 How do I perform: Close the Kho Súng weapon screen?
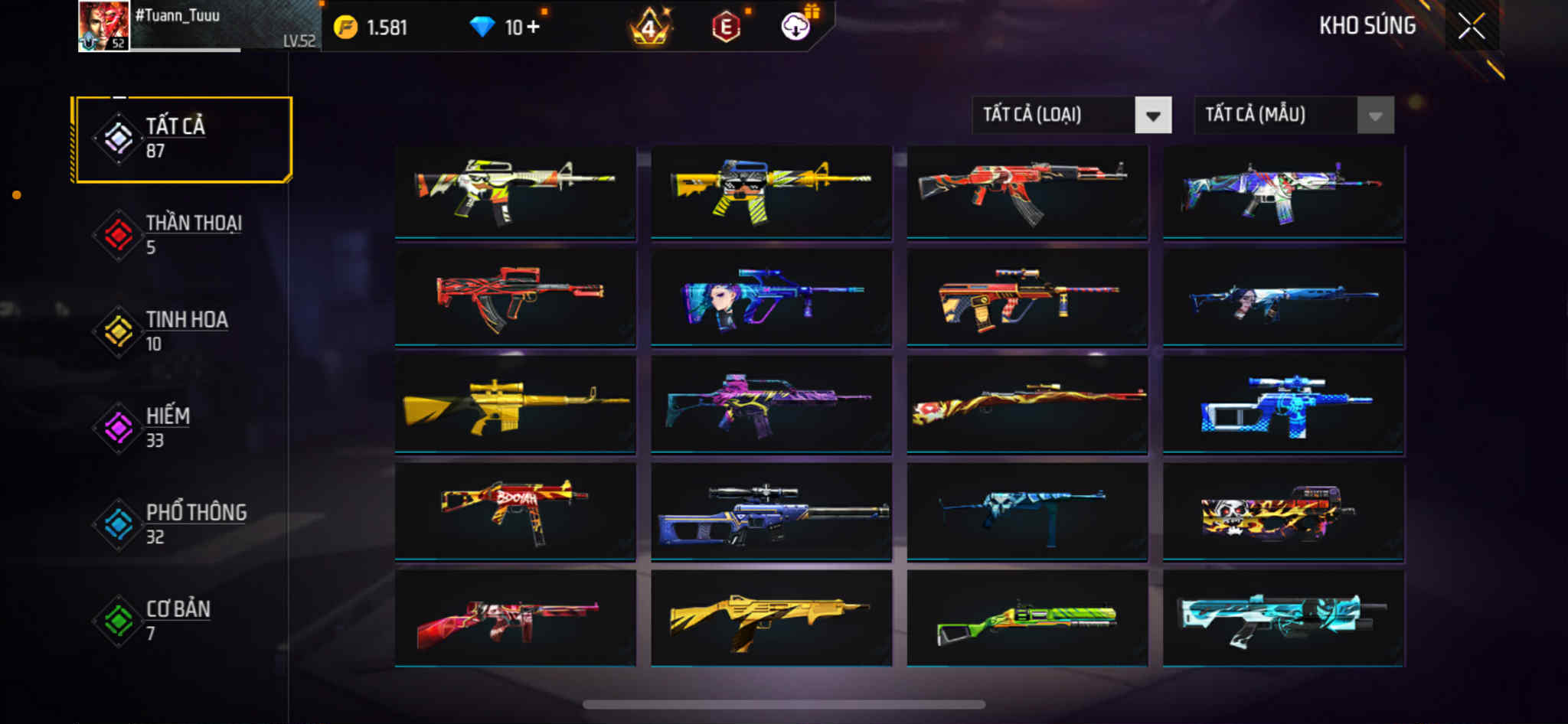click(1471, 27)
